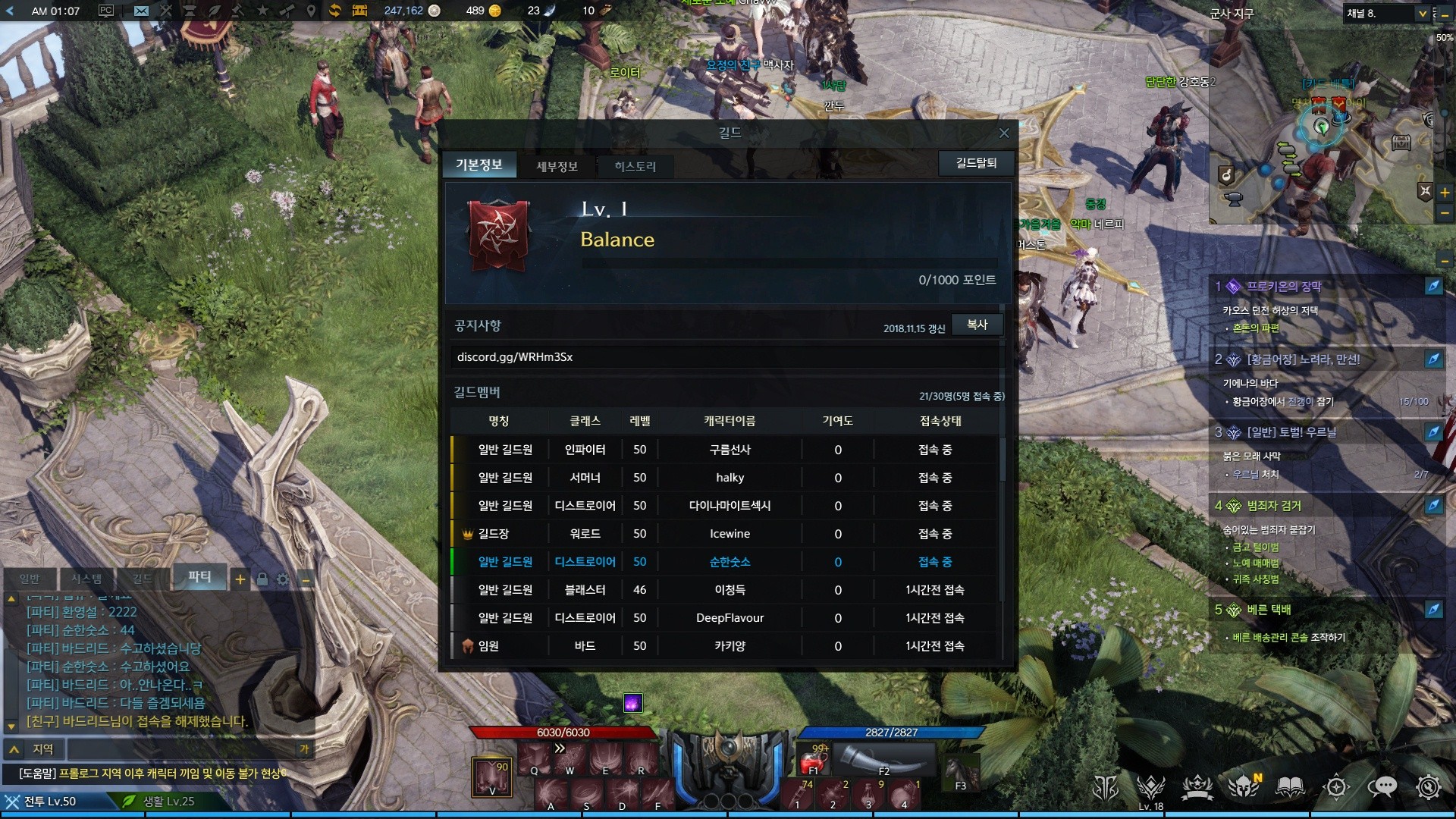The width and height of the screenshot is (1456, 819).
Task: Select the 기본정보 tab
Action: click(x=479, y=165)
